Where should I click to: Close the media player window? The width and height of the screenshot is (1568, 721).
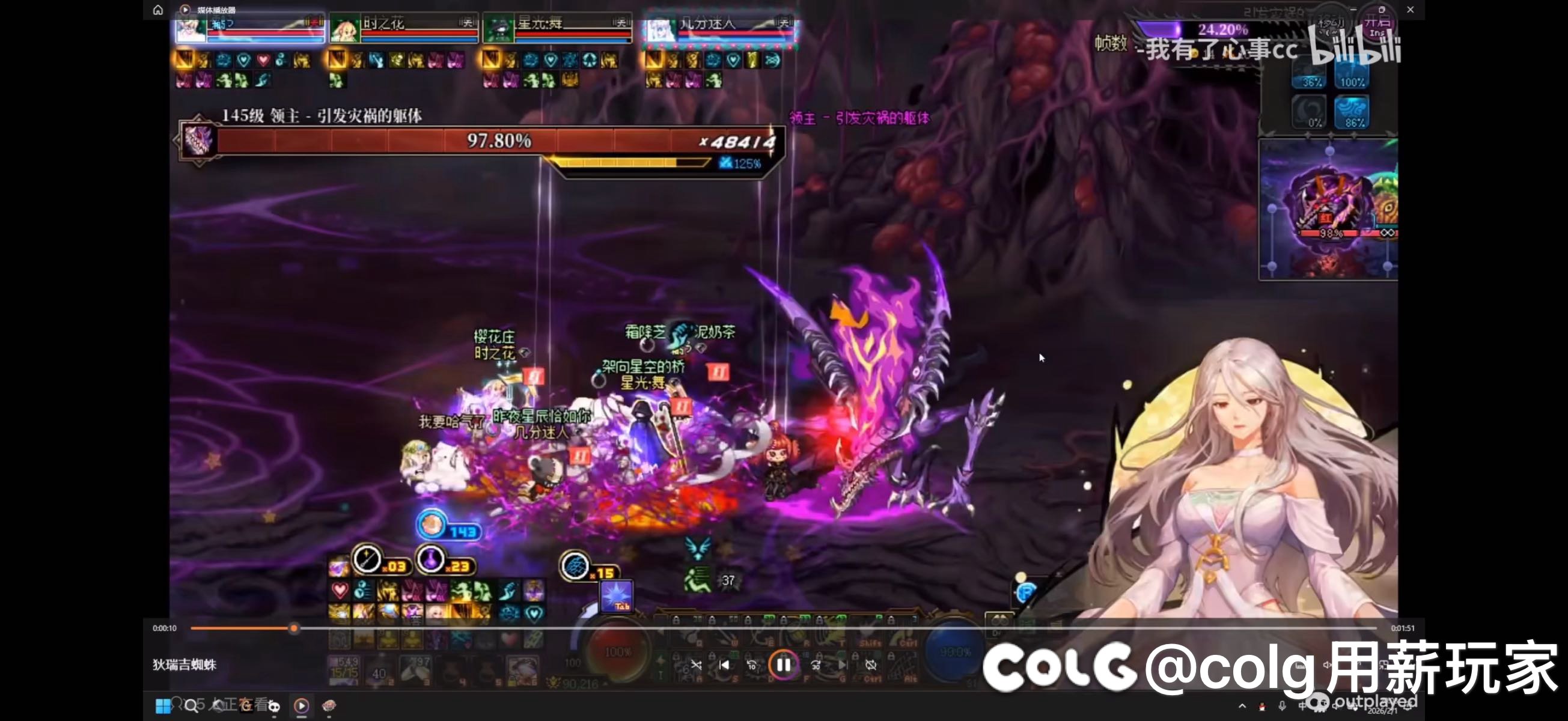click(1411, 10)
